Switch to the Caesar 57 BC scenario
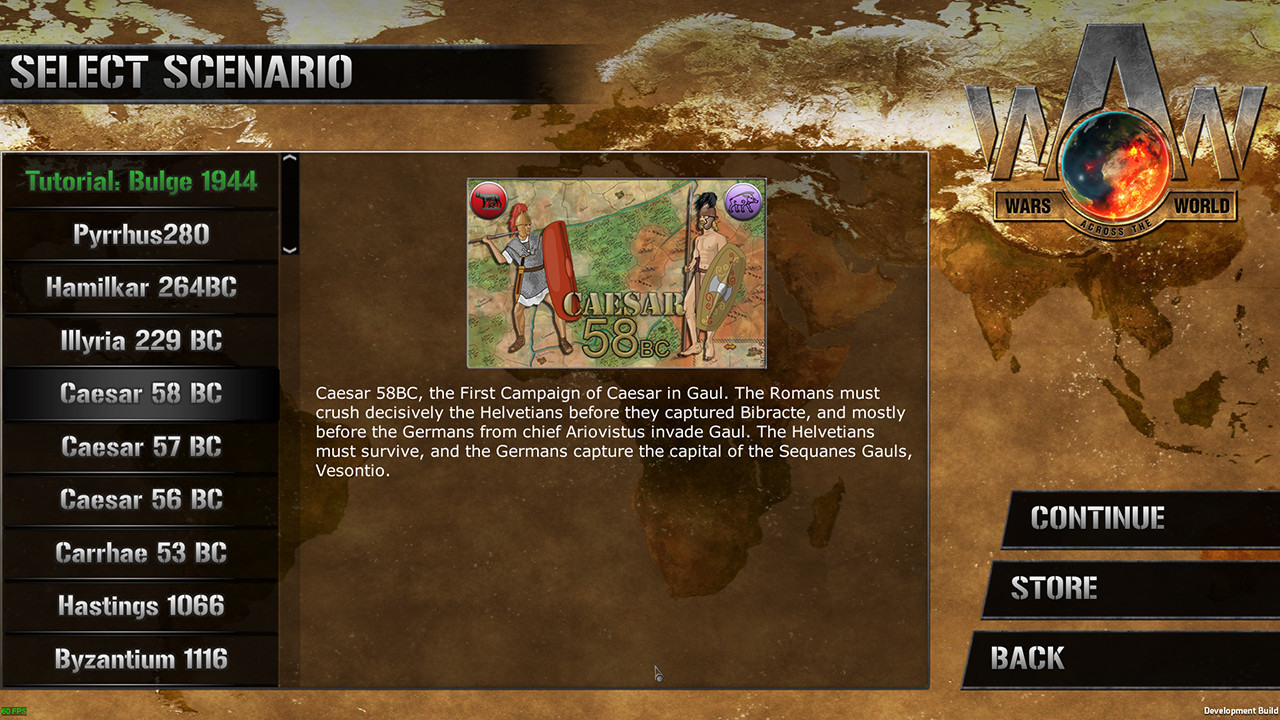This screenshot has height=720, width=1280. point(140,447)
